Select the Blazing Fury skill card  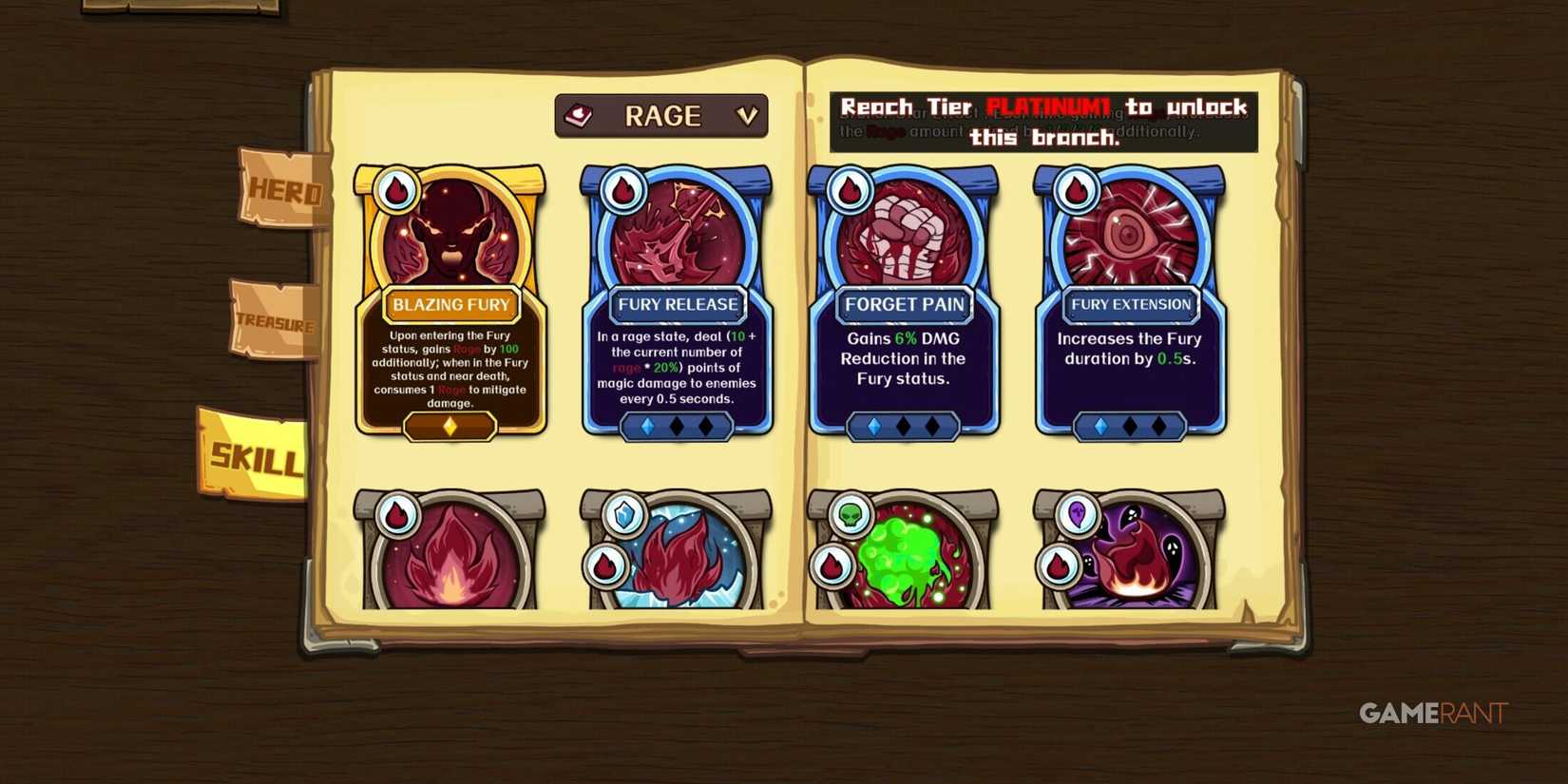pyautogui.click(x=449, y=304)
